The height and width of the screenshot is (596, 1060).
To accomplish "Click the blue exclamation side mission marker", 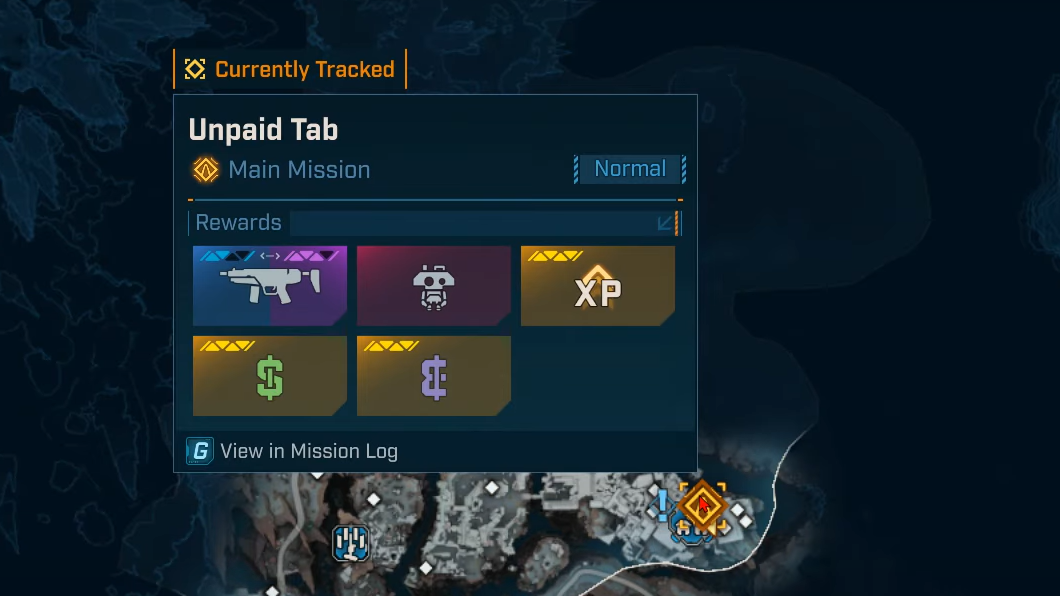I will tap(662, 501).
